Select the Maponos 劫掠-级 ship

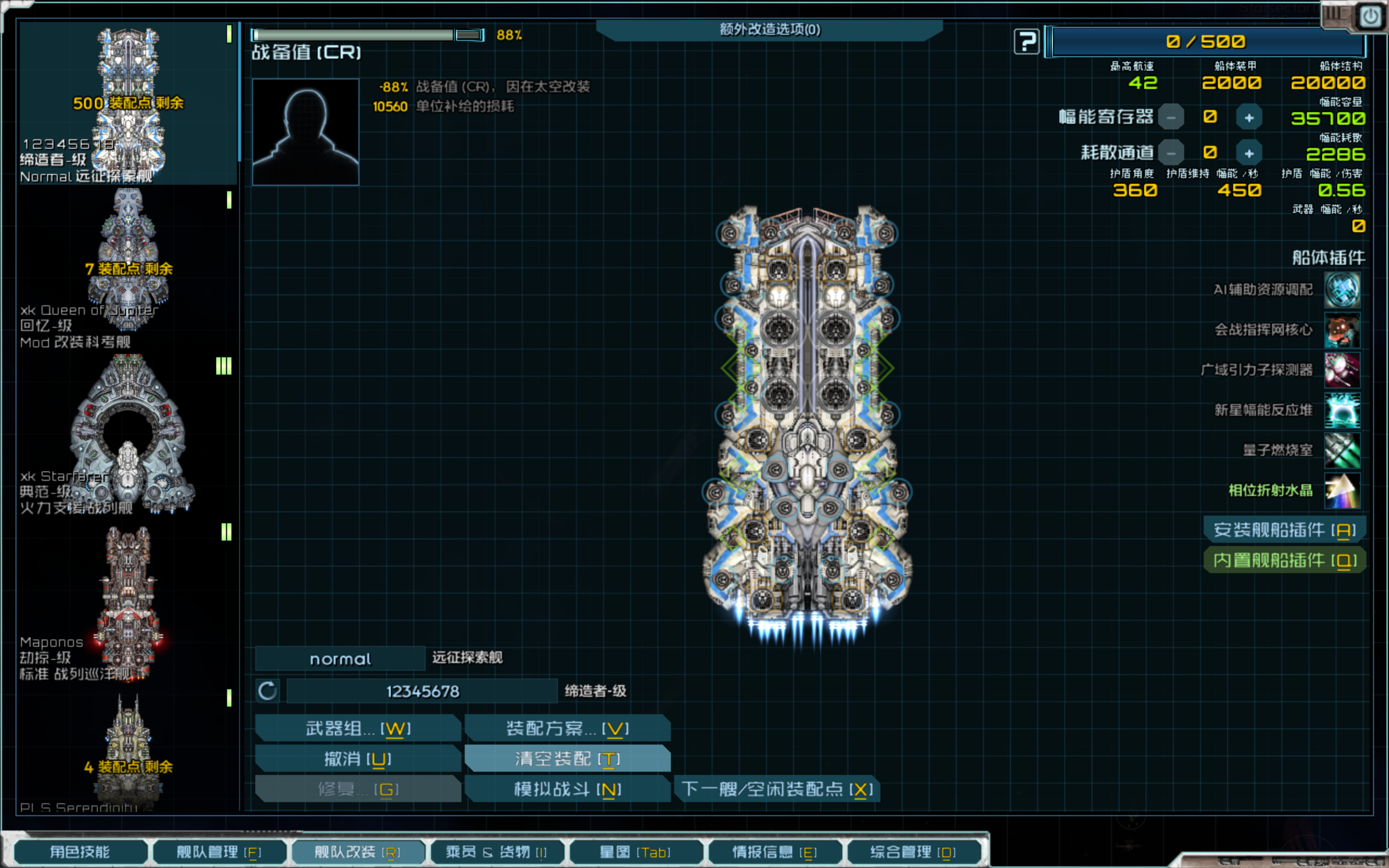point(128,603)
